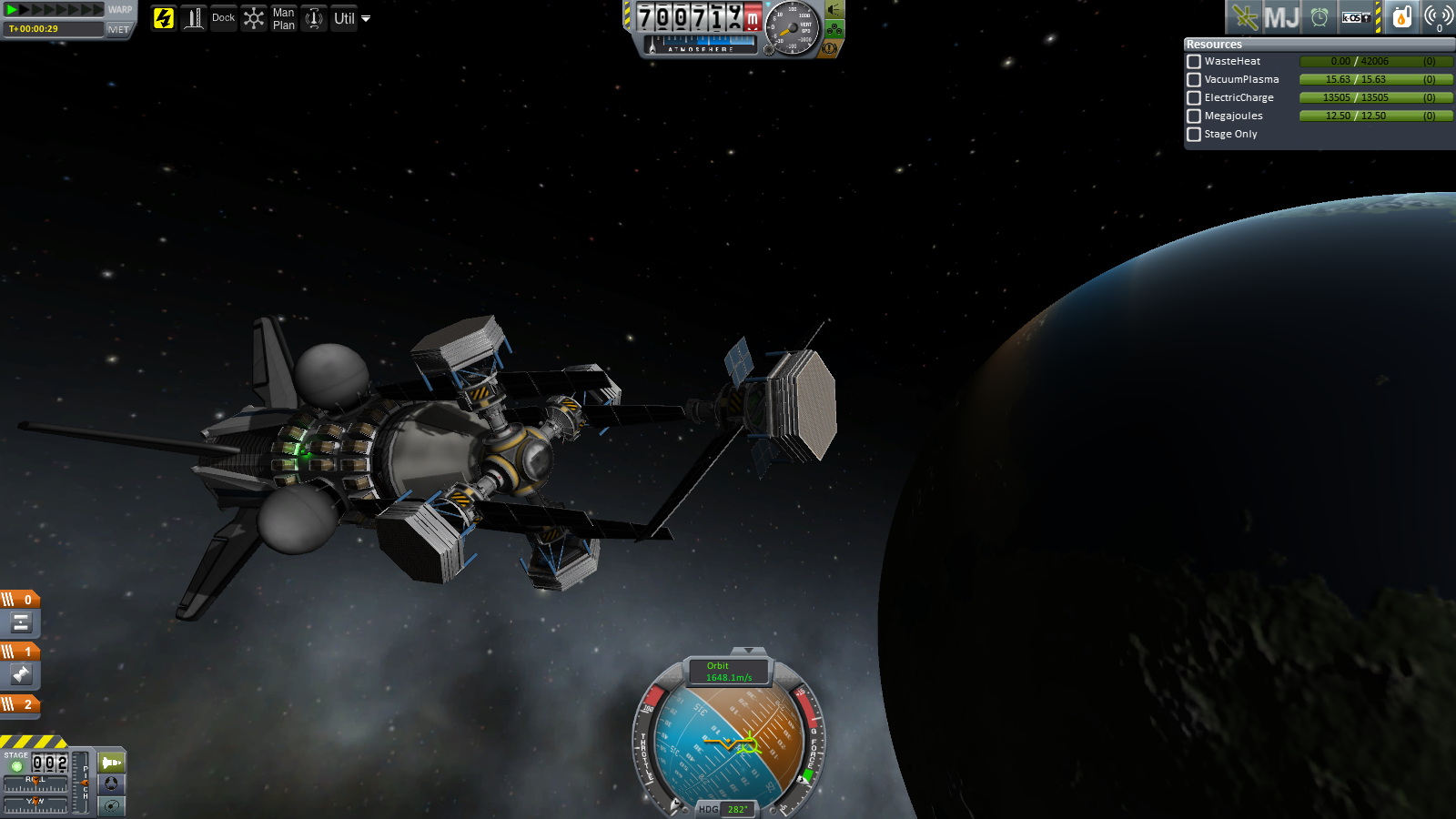Open the MechJeb MJ menu
The image size is (1456, 819).
tap(1281, 17)
